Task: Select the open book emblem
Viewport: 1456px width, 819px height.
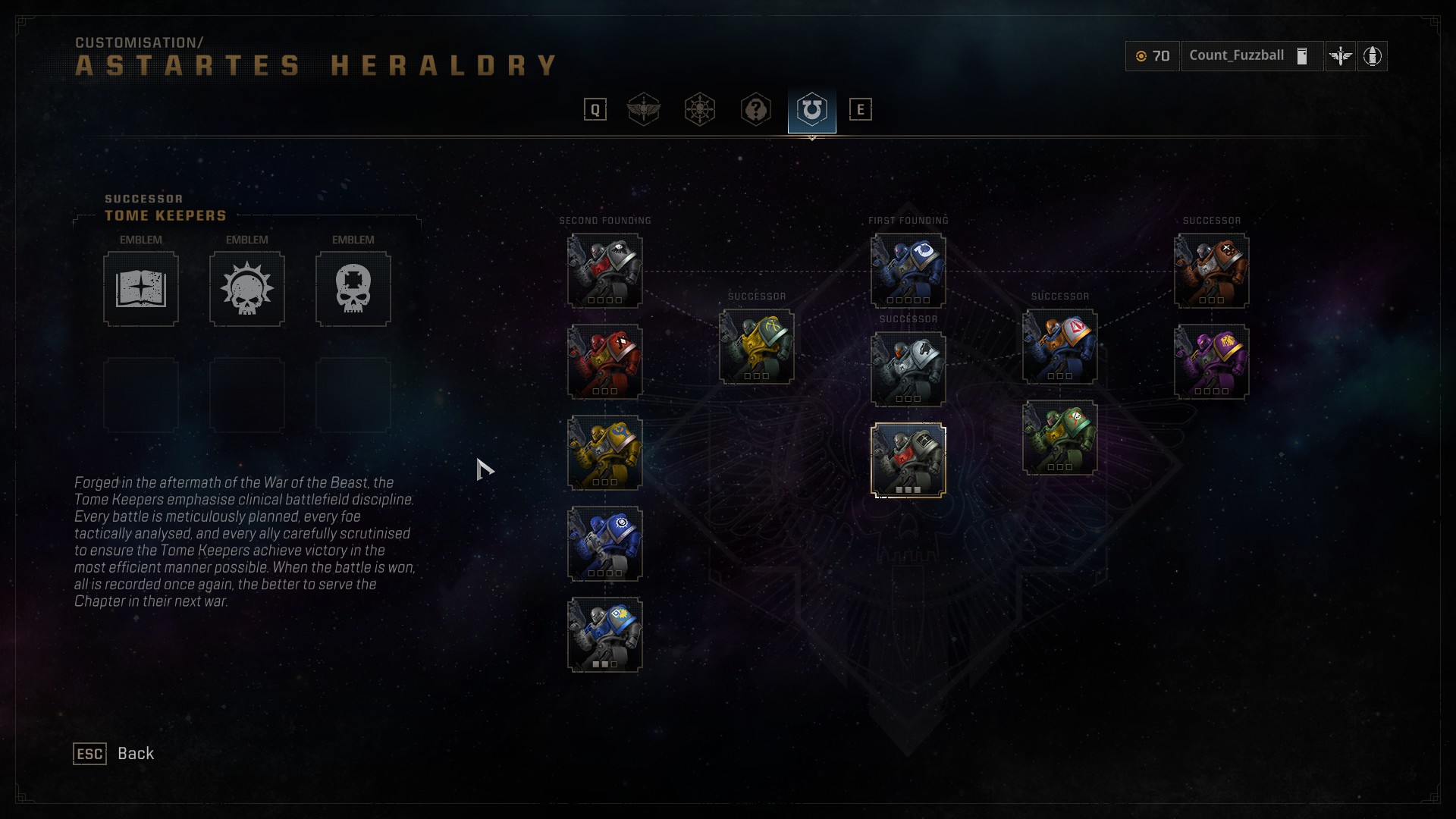Action: pos(141,289)
